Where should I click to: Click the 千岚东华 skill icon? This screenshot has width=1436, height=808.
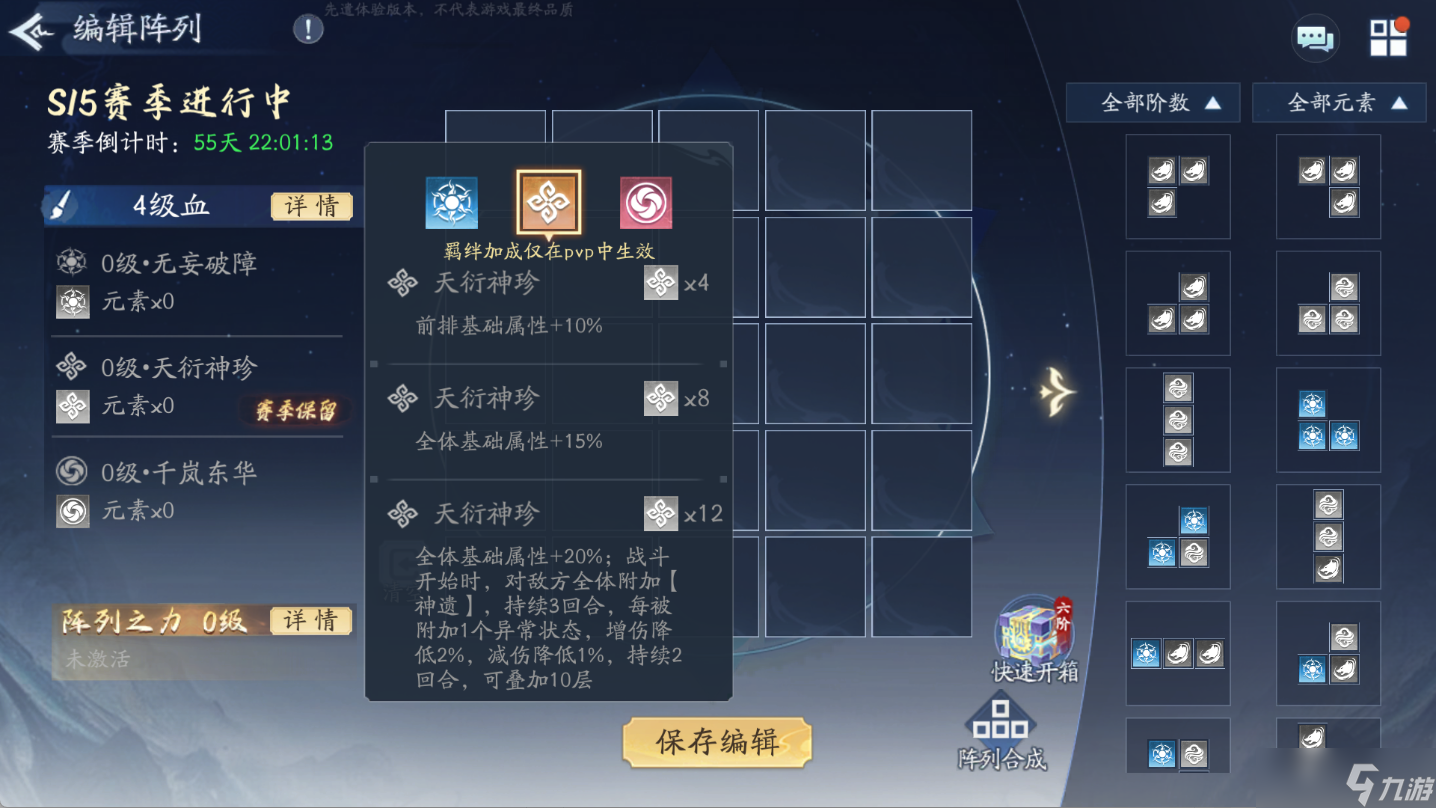[72, 472]
